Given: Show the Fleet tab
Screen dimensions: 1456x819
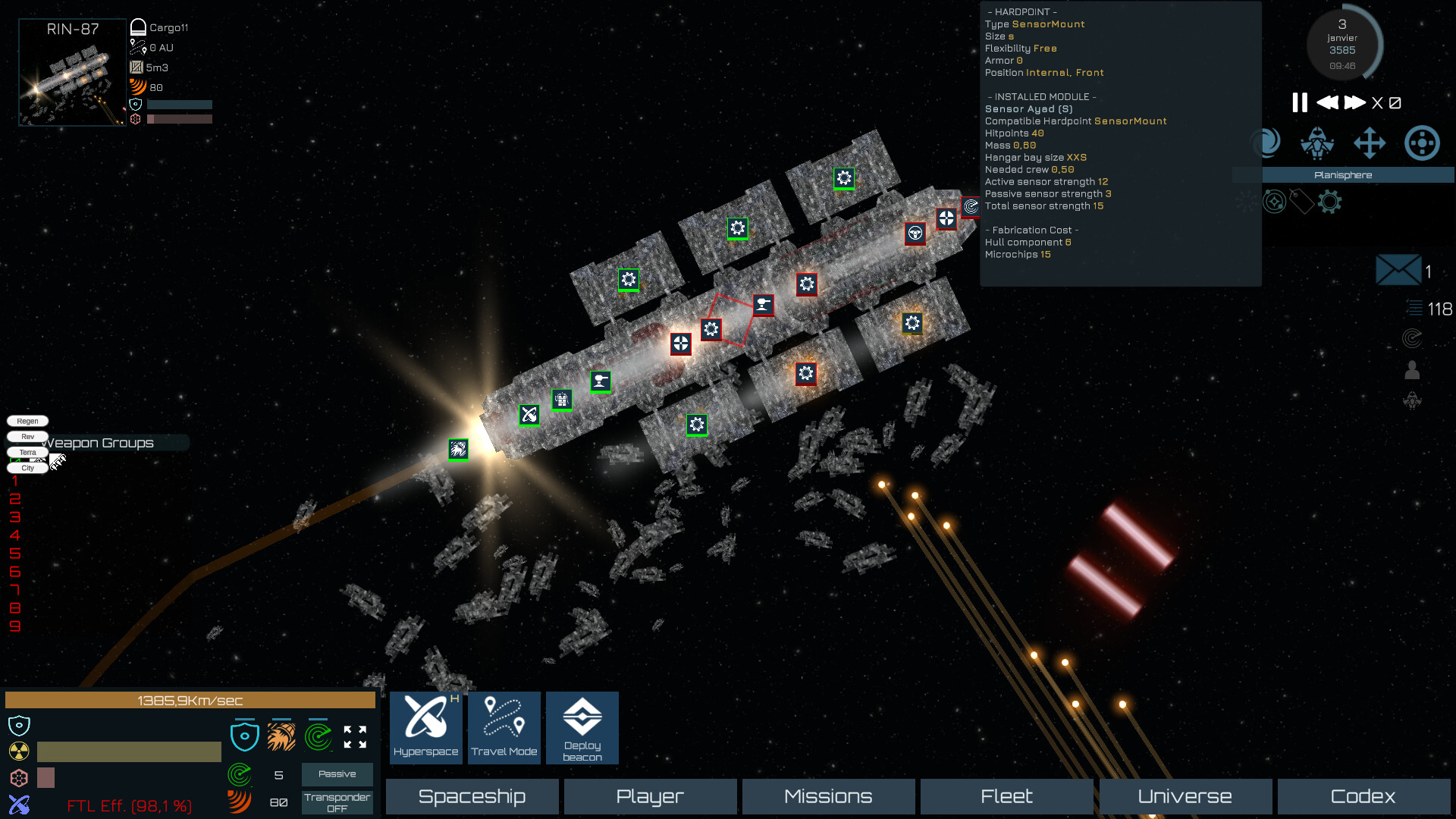Looking at the screenshot, I should 1006,796.
